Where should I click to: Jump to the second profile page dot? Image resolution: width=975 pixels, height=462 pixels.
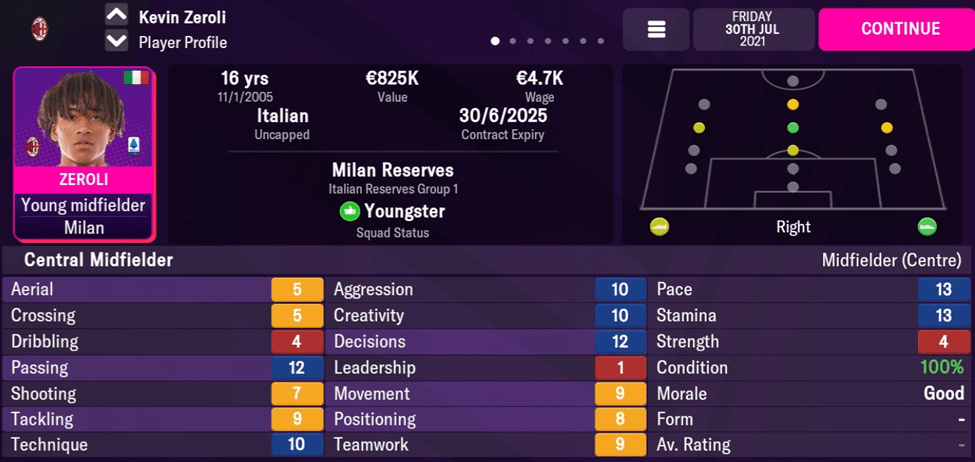513,42
